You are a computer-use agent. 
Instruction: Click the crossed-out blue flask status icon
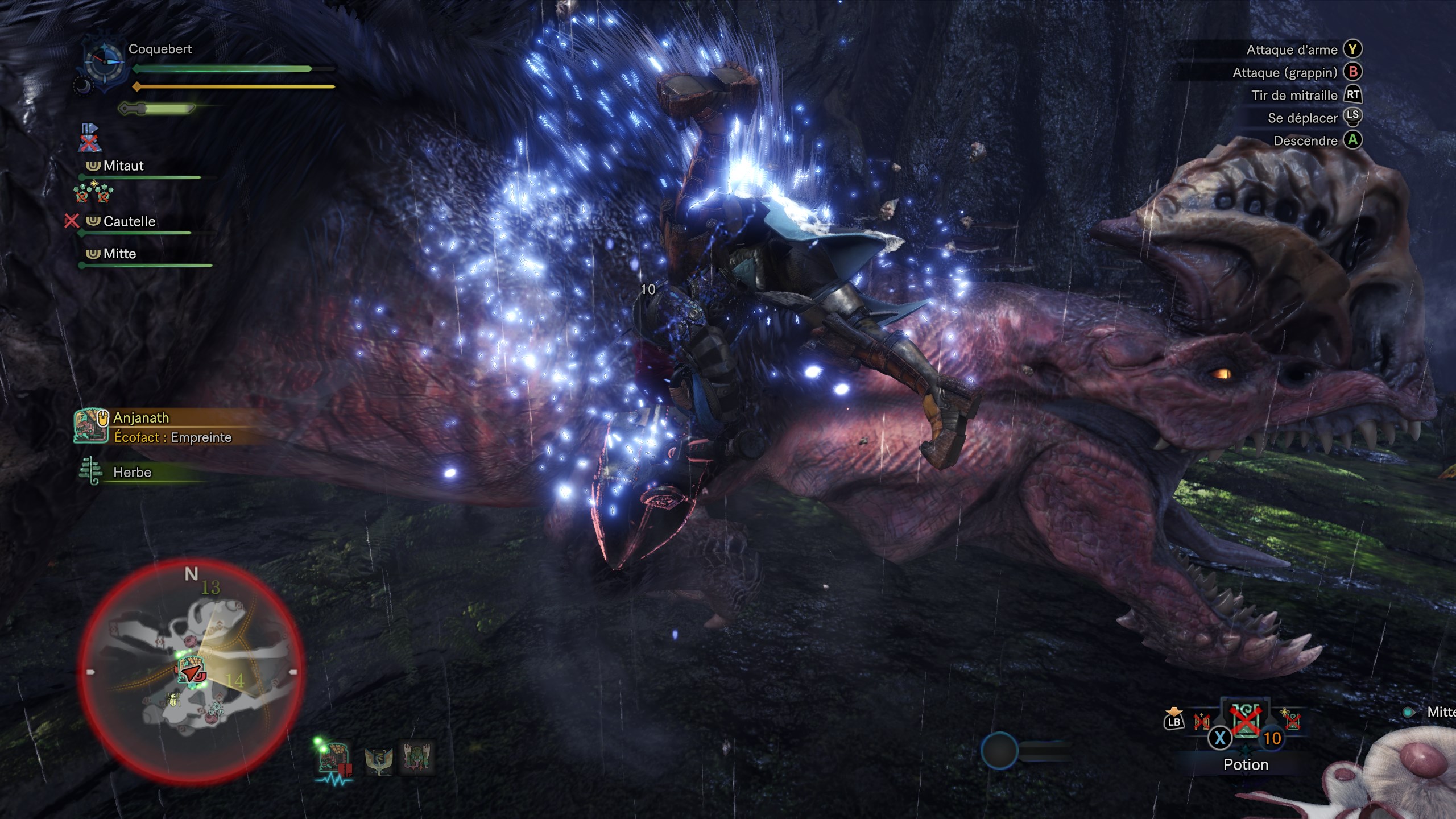point(89,138)
